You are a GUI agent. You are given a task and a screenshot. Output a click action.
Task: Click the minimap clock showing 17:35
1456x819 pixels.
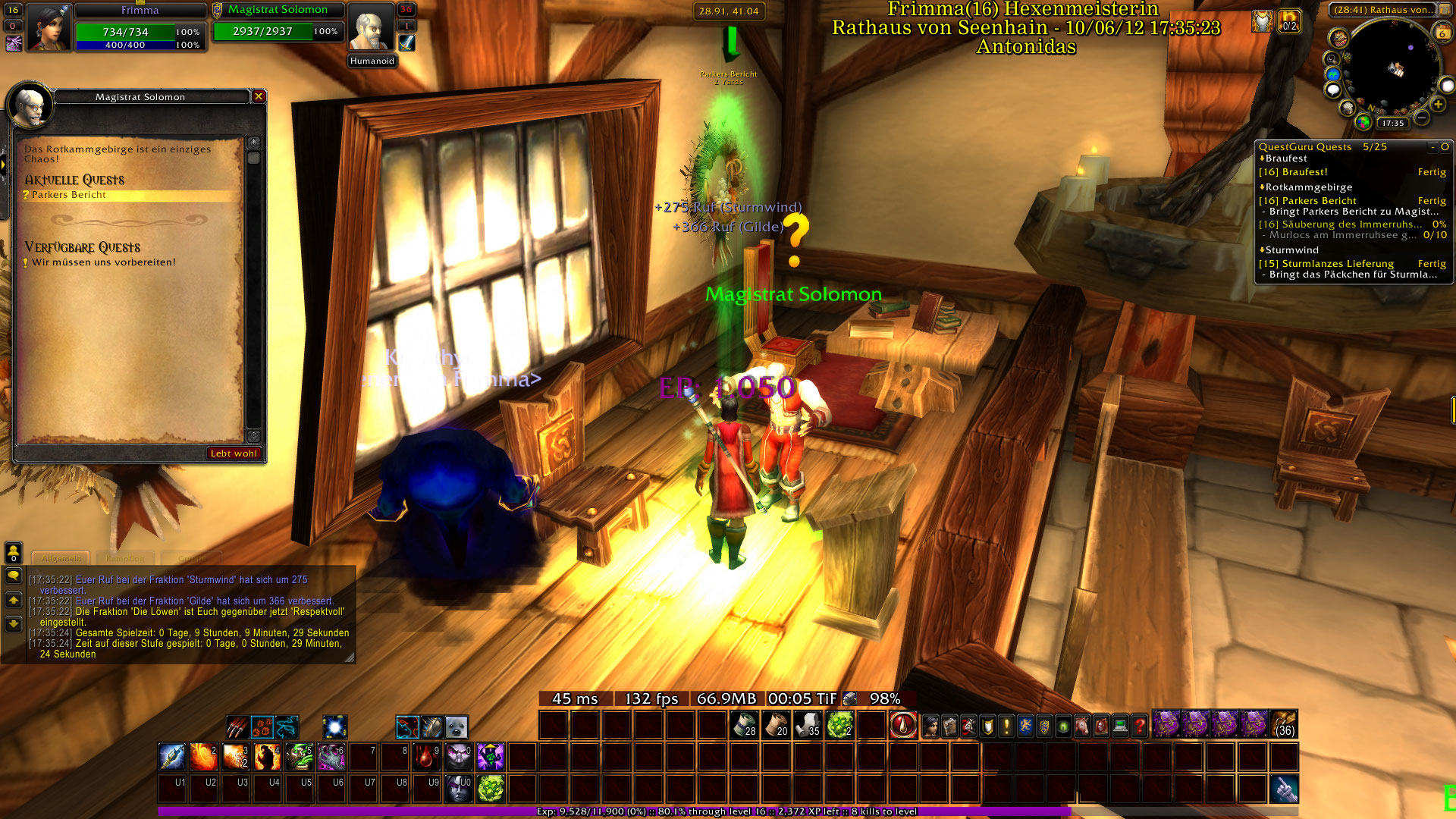click(x=1392, y=123)
